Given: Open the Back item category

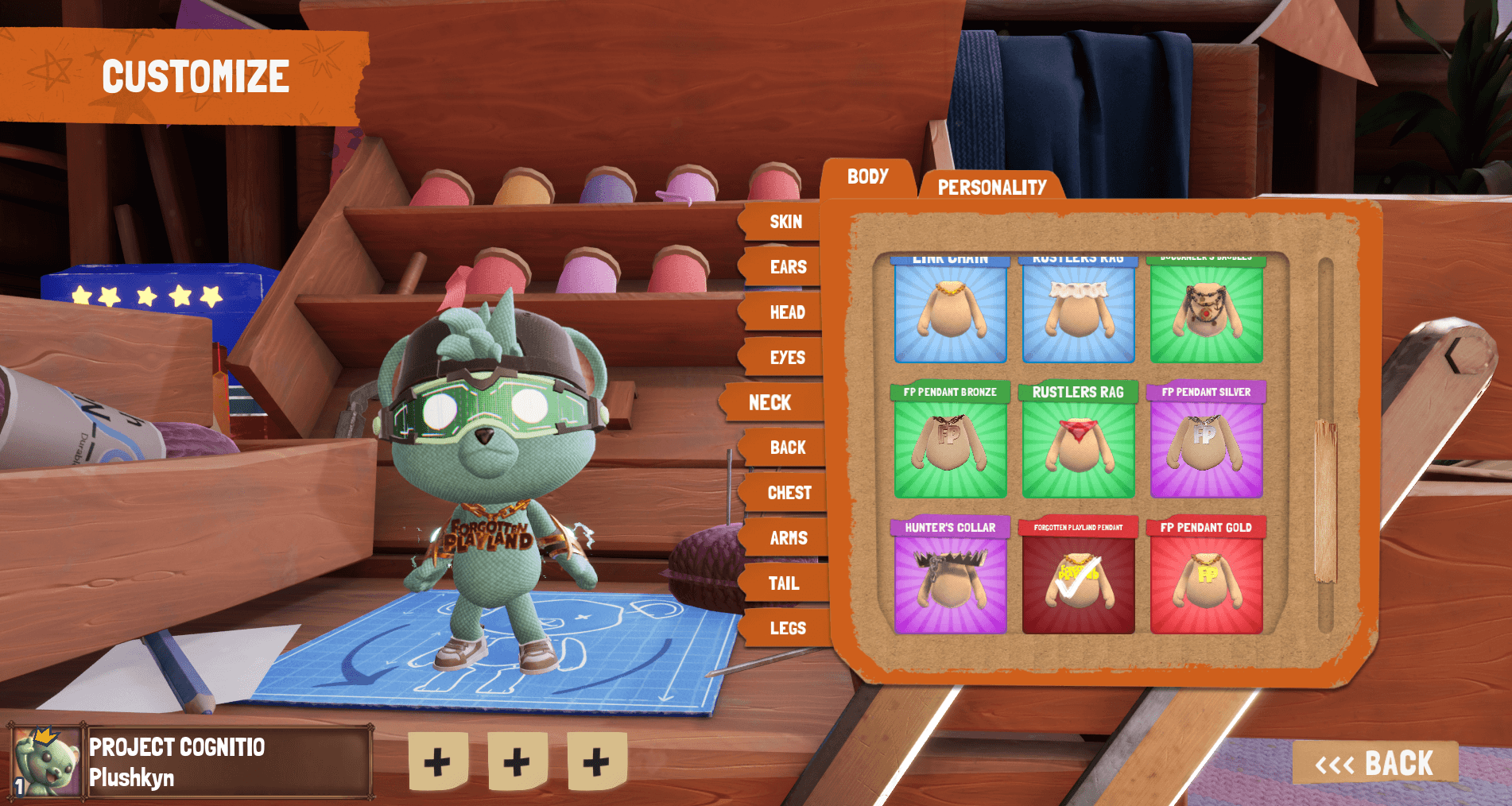Looking at the screenshot, I should coord(787,448).
